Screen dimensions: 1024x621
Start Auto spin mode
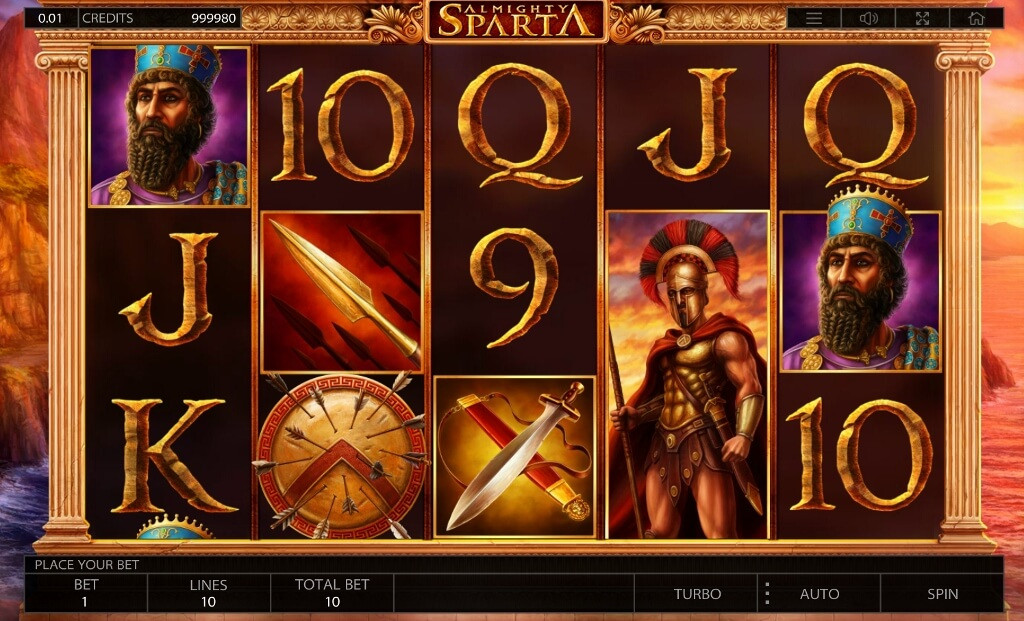(819, 593)
